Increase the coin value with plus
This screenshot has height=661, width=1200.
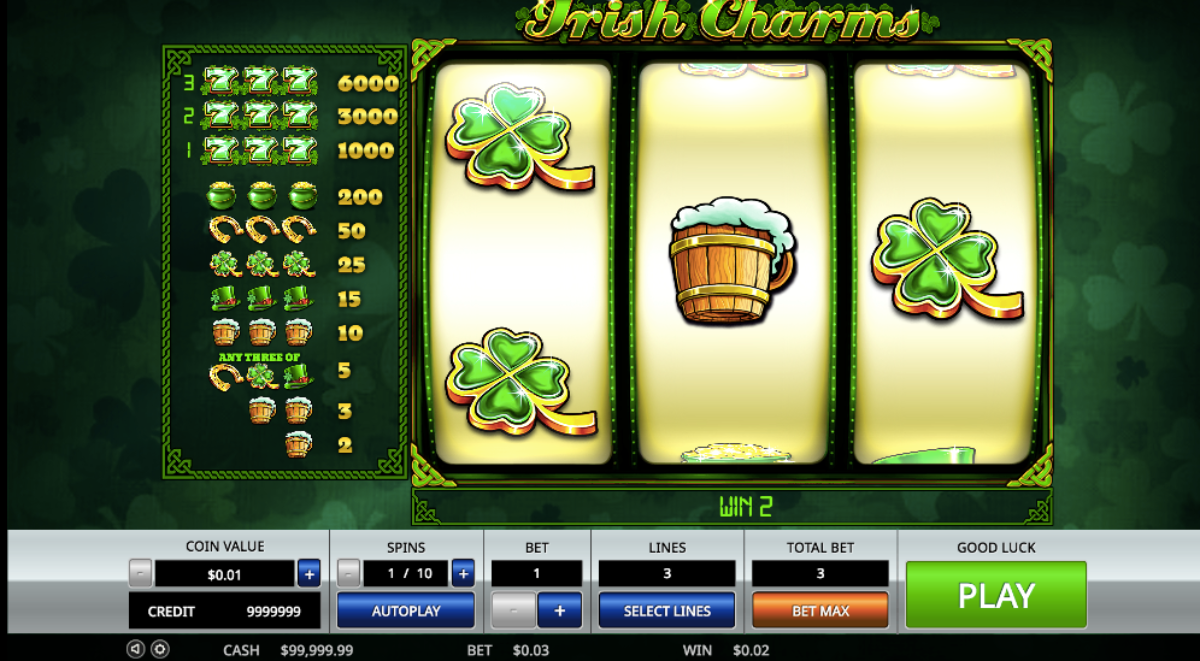tap(309, 573)
